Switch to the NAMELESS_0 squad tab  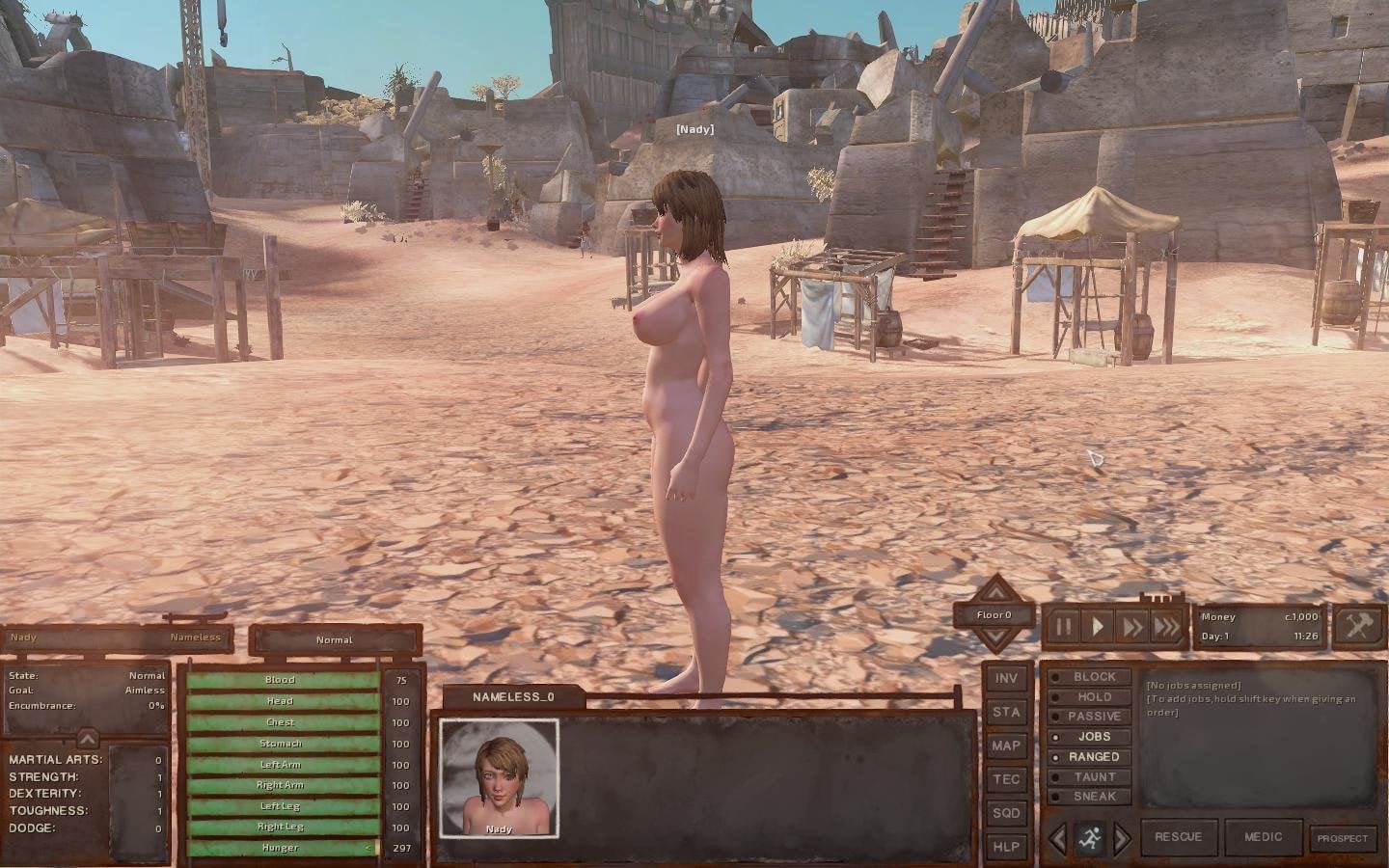pyautogui.click(x=513, y=697)
